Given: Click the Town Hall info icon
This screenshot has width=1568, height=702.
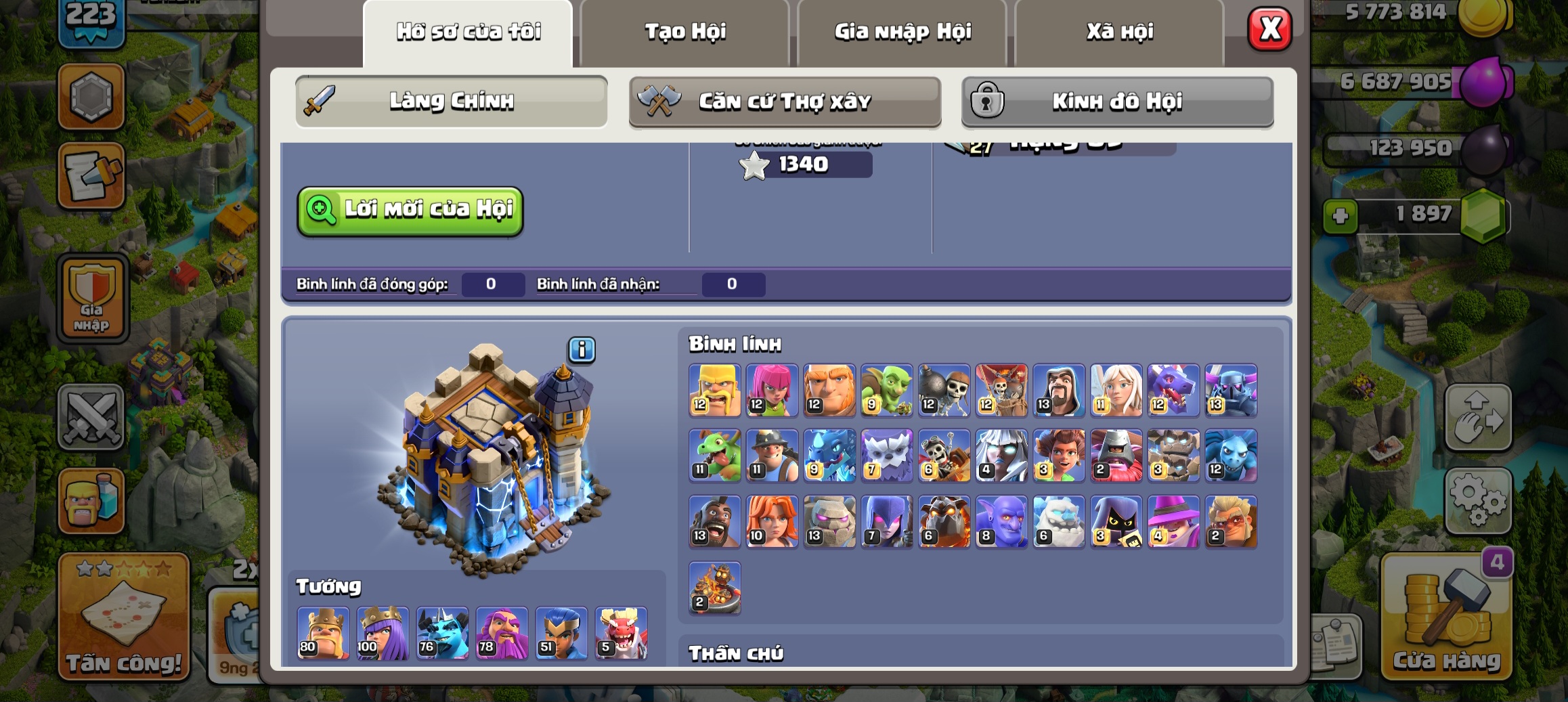Looking at the screenshot, I should [582, 350].
